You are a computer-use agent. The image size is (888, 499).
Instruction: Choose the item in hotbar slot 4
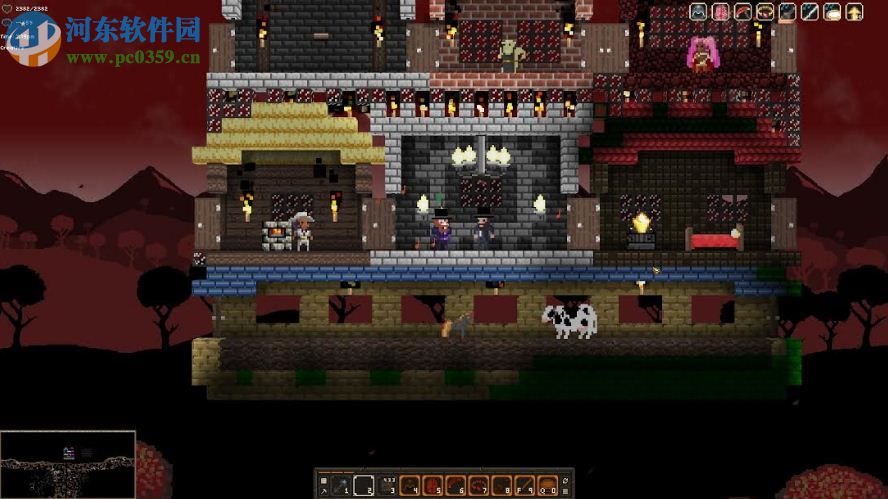pyautogui.click(x=410, y=485)
